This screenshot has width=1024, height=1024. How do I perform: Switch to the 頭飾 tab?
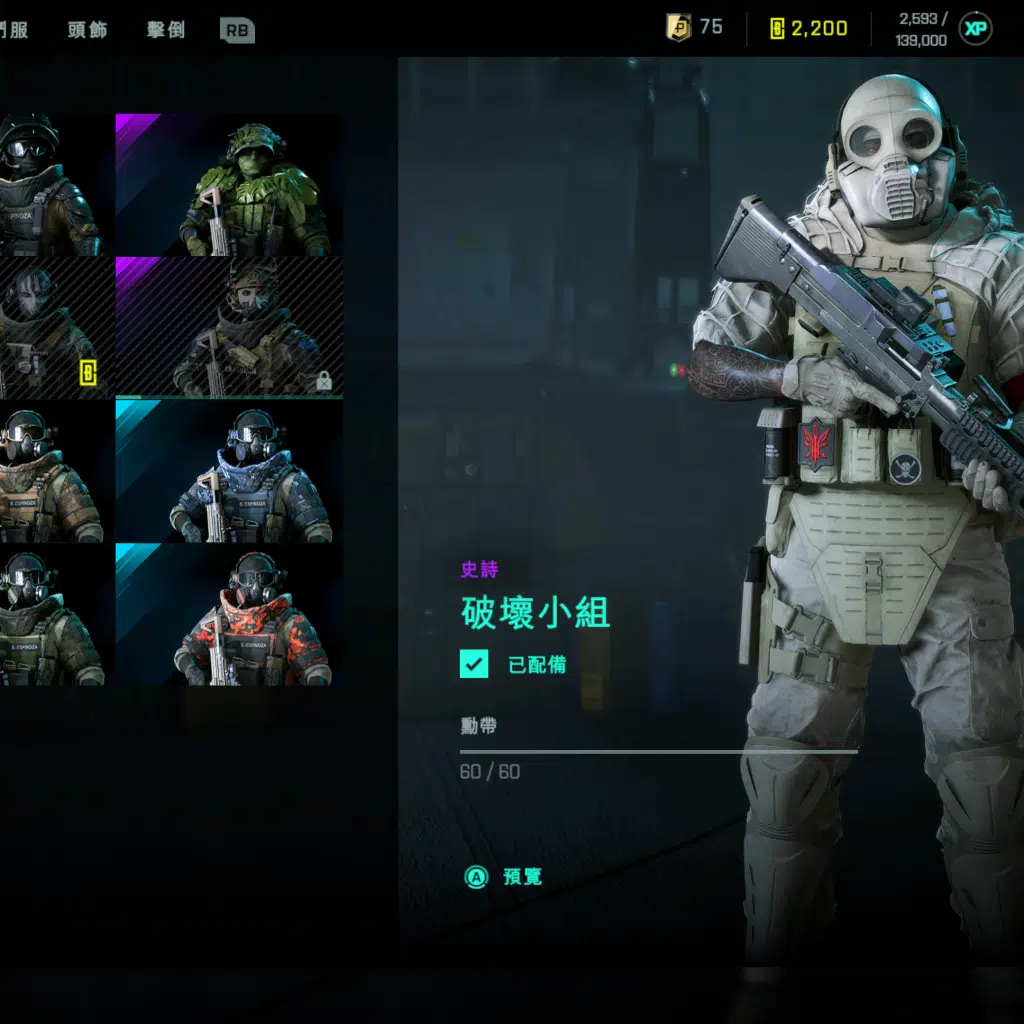tap(87, 29)
